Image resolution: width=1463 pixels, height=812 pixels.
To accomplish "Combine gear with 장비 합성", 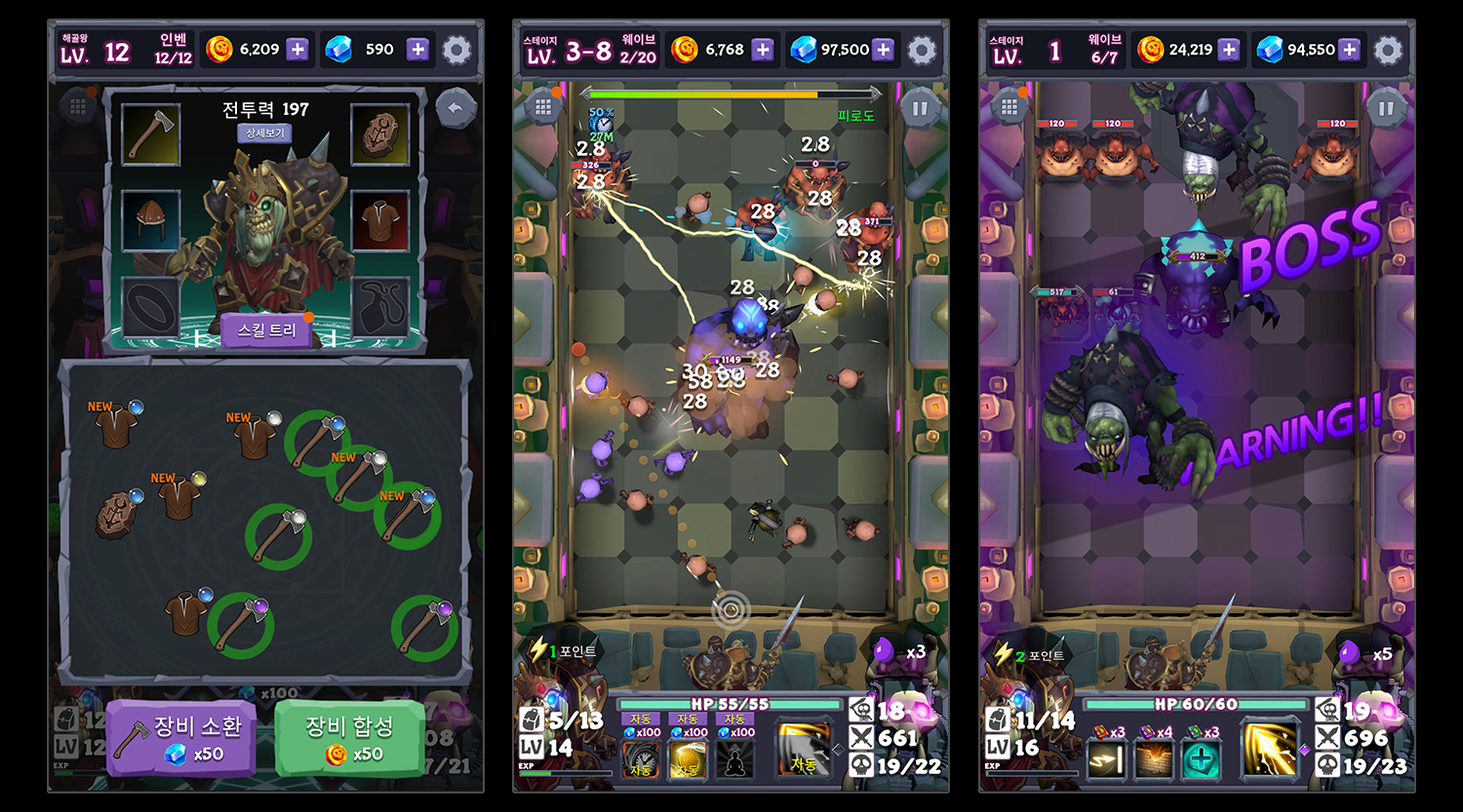I will coord(349,740).
